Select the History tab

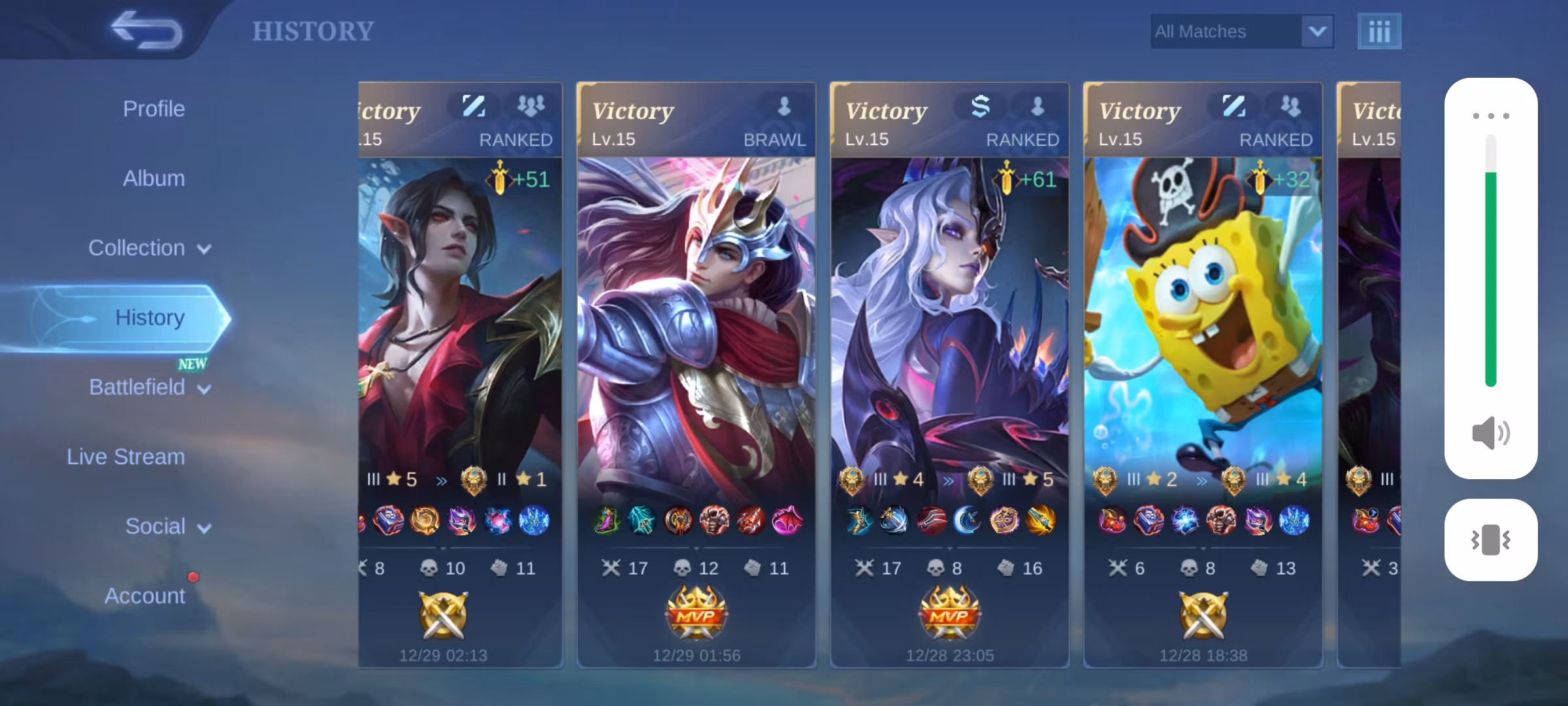pos(150,318)
